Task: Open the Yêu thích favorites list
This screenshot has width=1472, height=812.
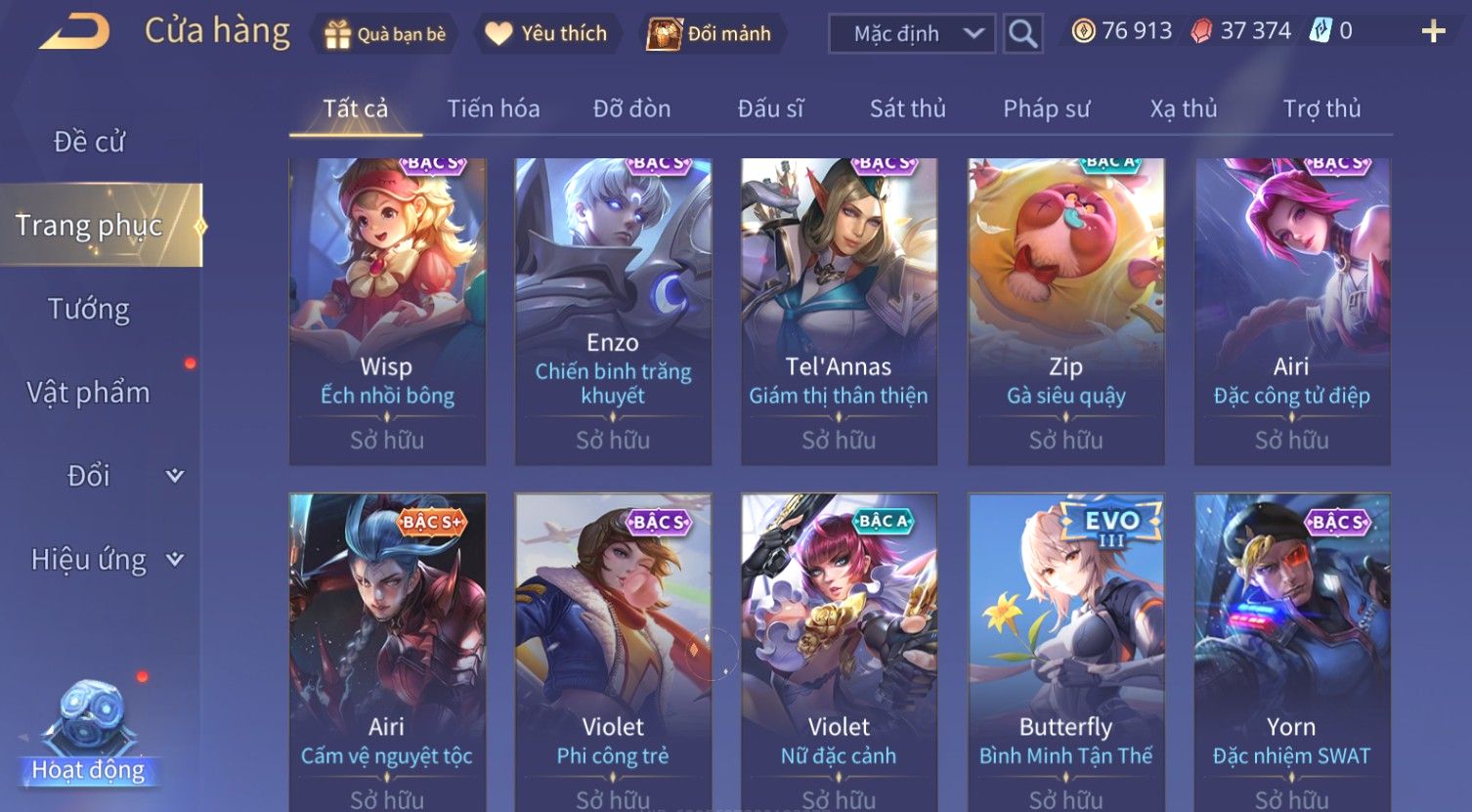Action: pos(546,34)
